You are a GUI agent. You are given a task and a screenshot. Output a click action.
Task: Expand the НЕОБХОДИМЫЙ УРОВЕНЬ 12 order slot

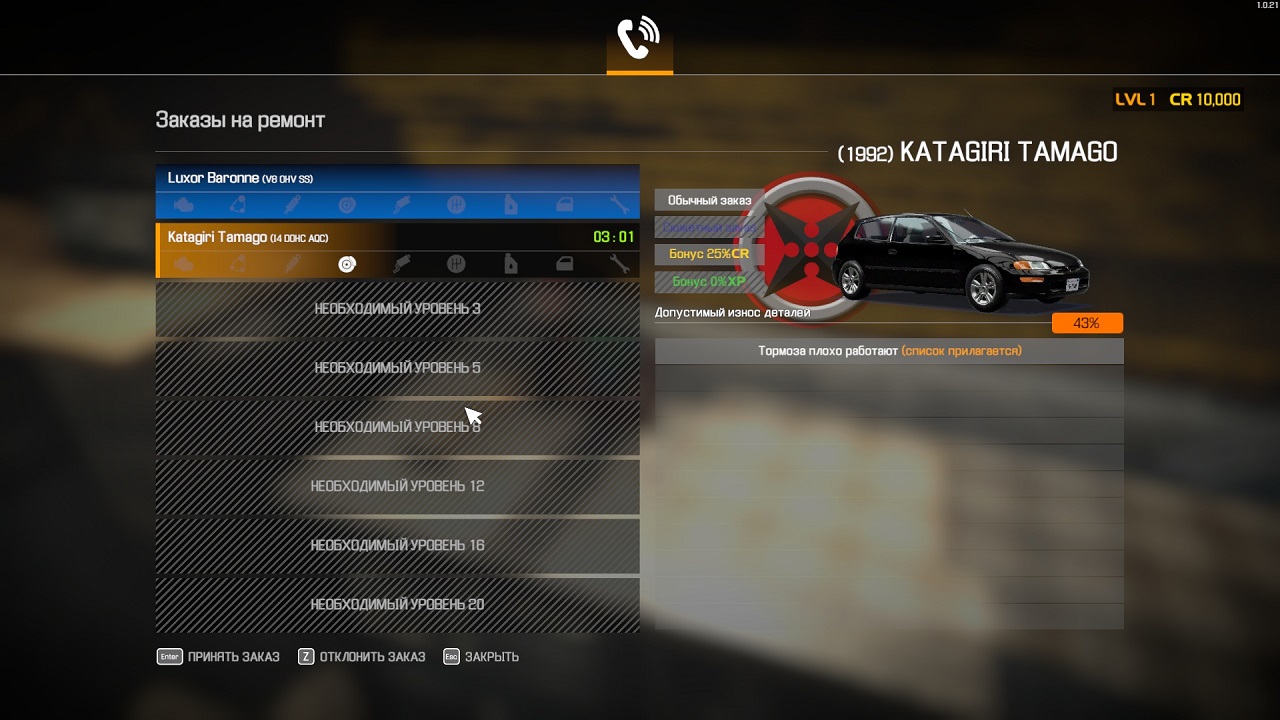pyautogui.click(x=397, y=487)
